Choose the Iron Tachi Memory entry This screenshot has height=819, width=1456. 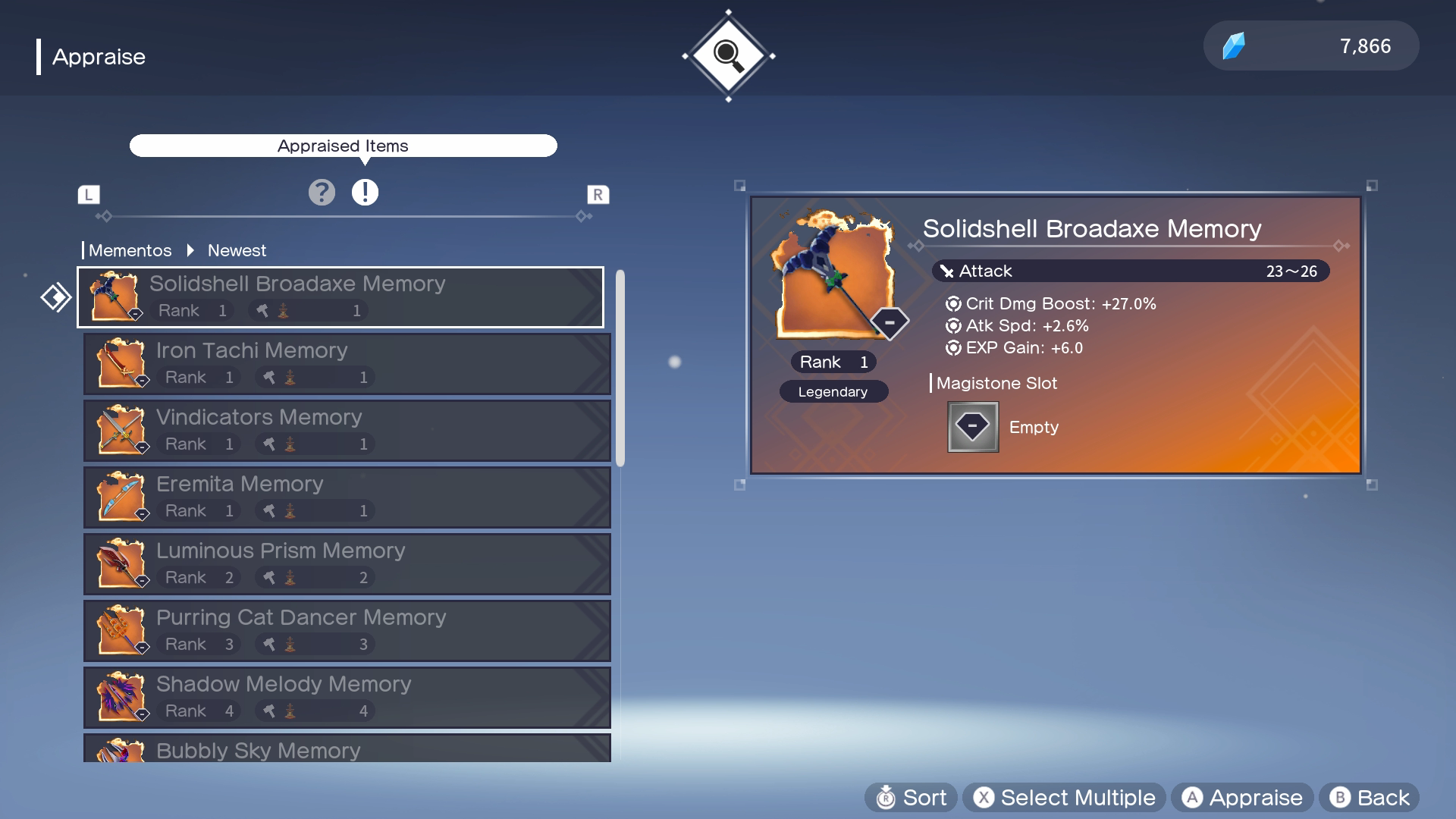pos(347,364)
